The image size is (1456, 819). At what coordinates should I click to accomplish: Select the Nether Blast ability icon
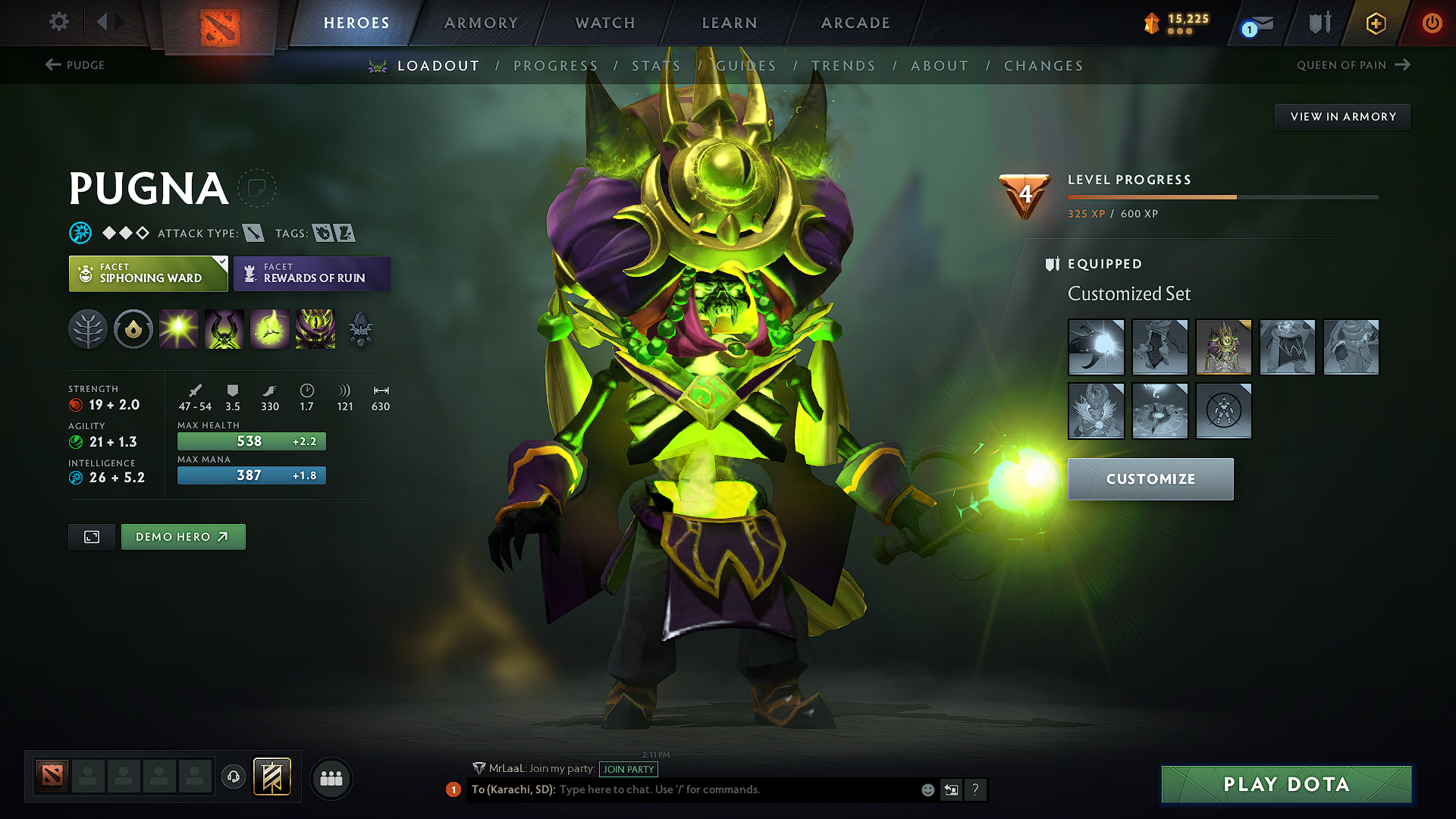179,328
